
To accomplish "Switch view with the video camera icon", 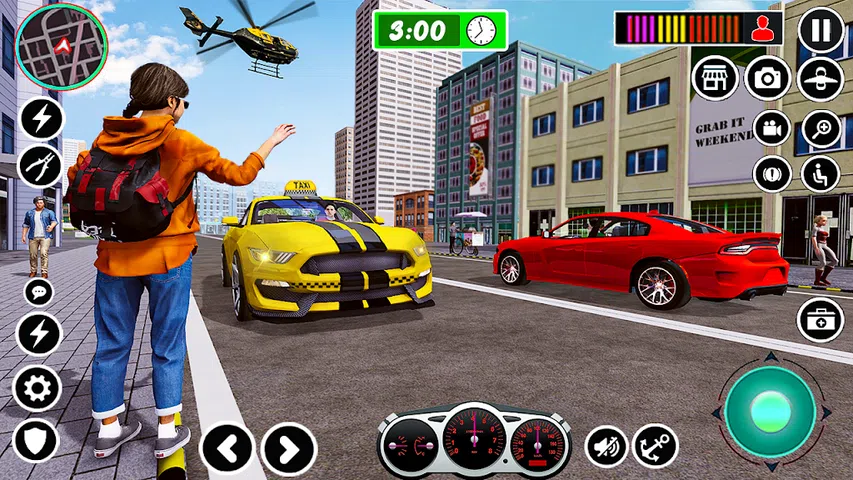I will tap(772, 128).
